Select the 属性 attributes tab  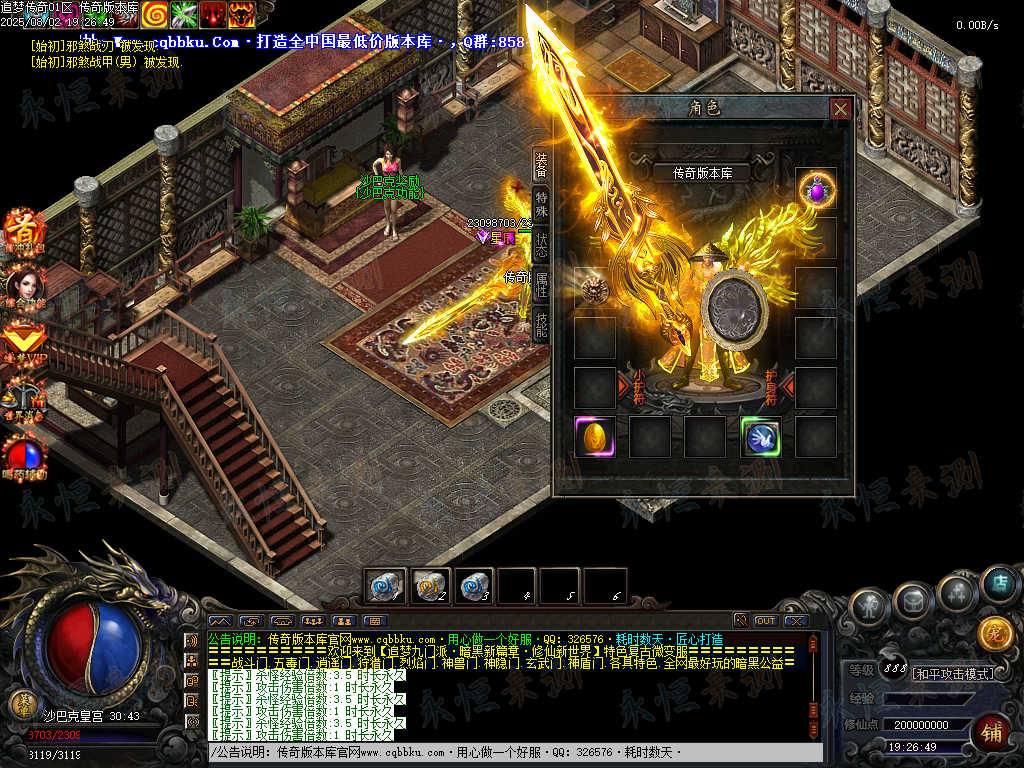(541, 284)
